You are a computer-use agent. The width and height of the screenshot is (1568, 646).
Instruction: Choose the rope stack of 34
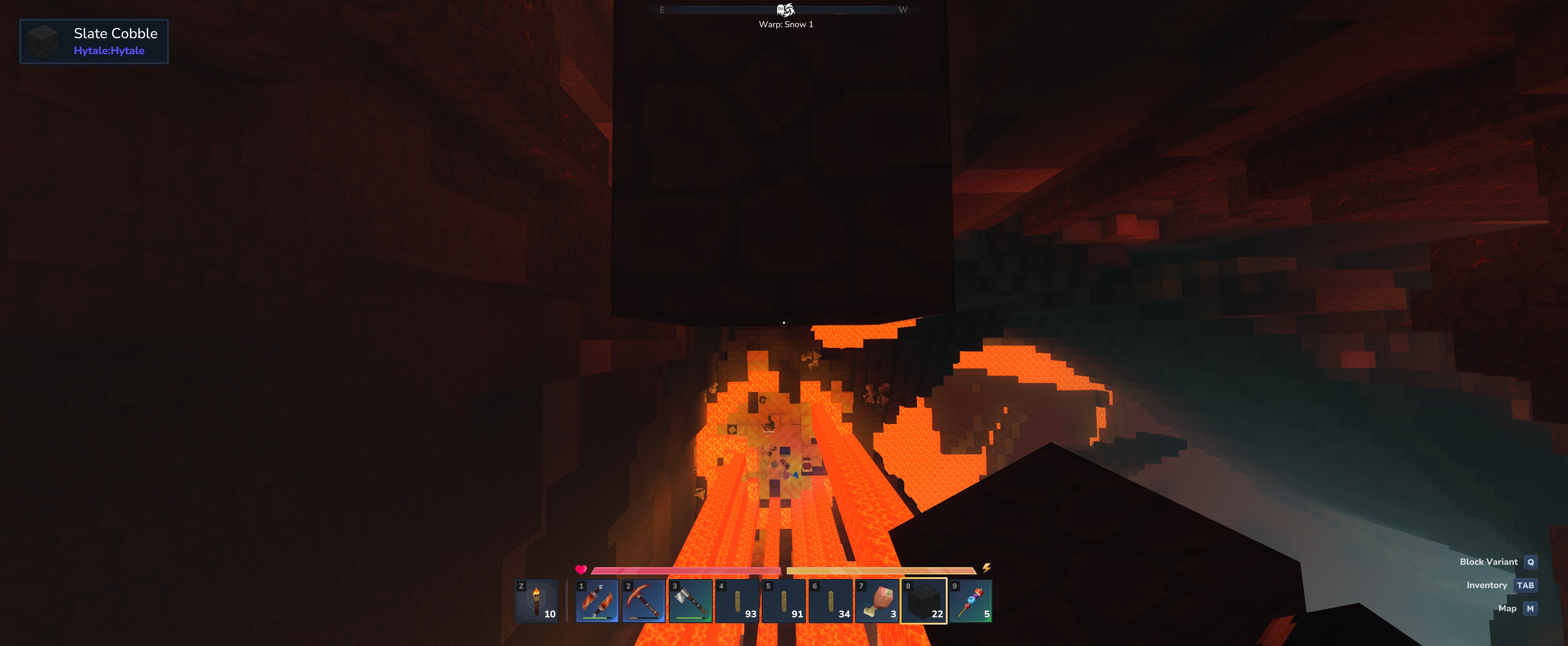[830, 601]
